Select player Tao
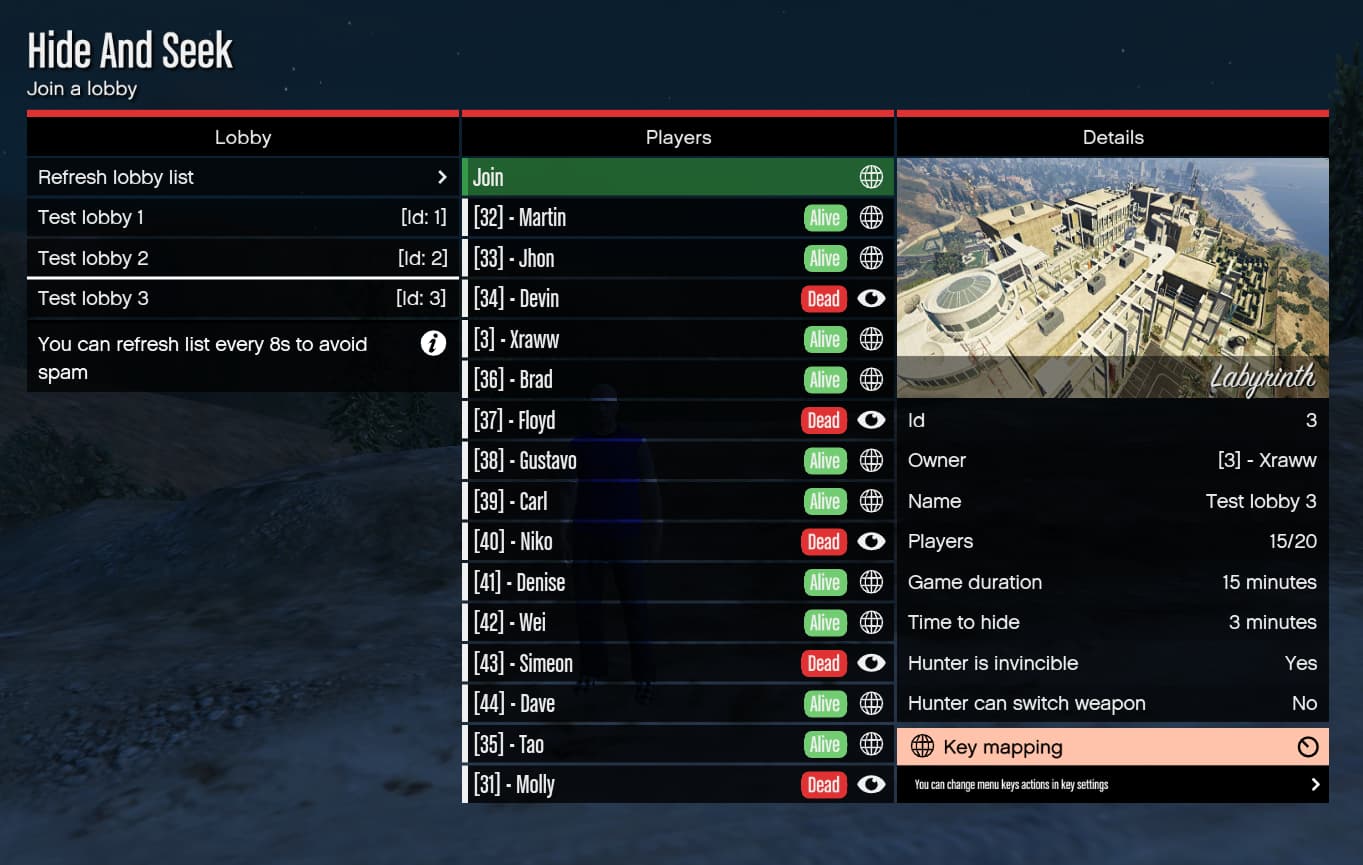 coord(630,744)
